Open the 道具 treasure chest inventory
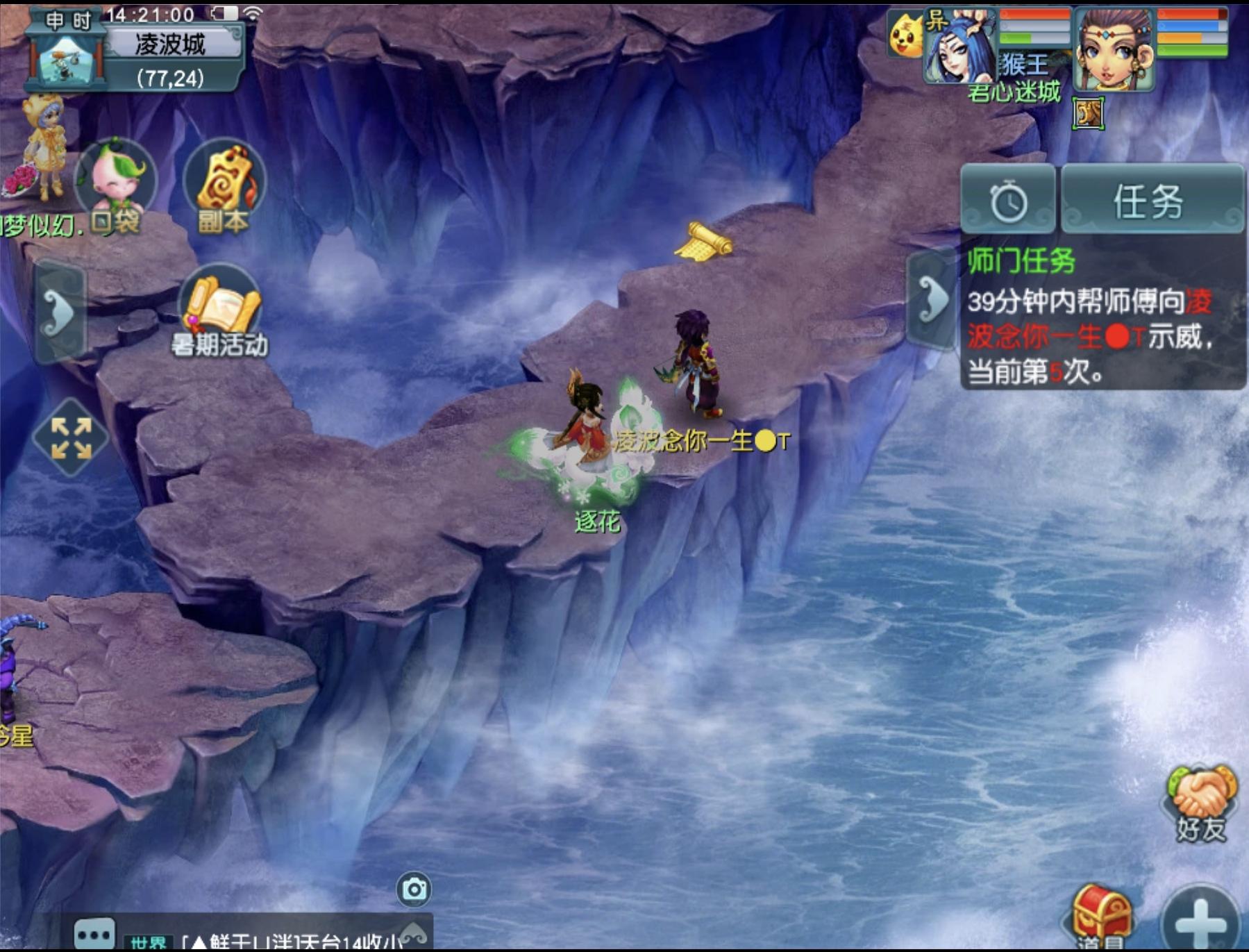1249x952 pixels. (1100, 917)
